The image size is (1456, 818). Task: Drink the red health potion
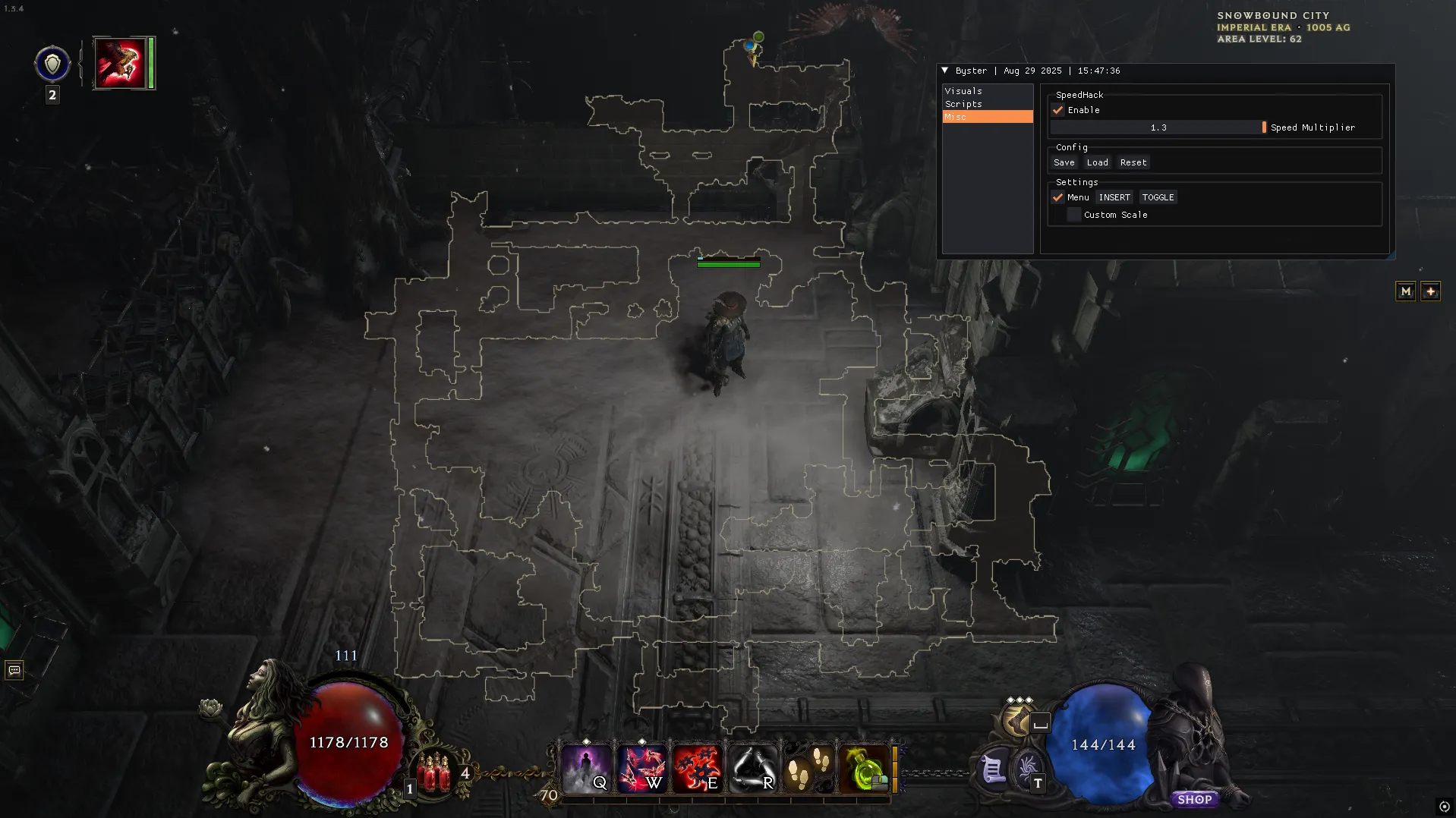(434, 772)
